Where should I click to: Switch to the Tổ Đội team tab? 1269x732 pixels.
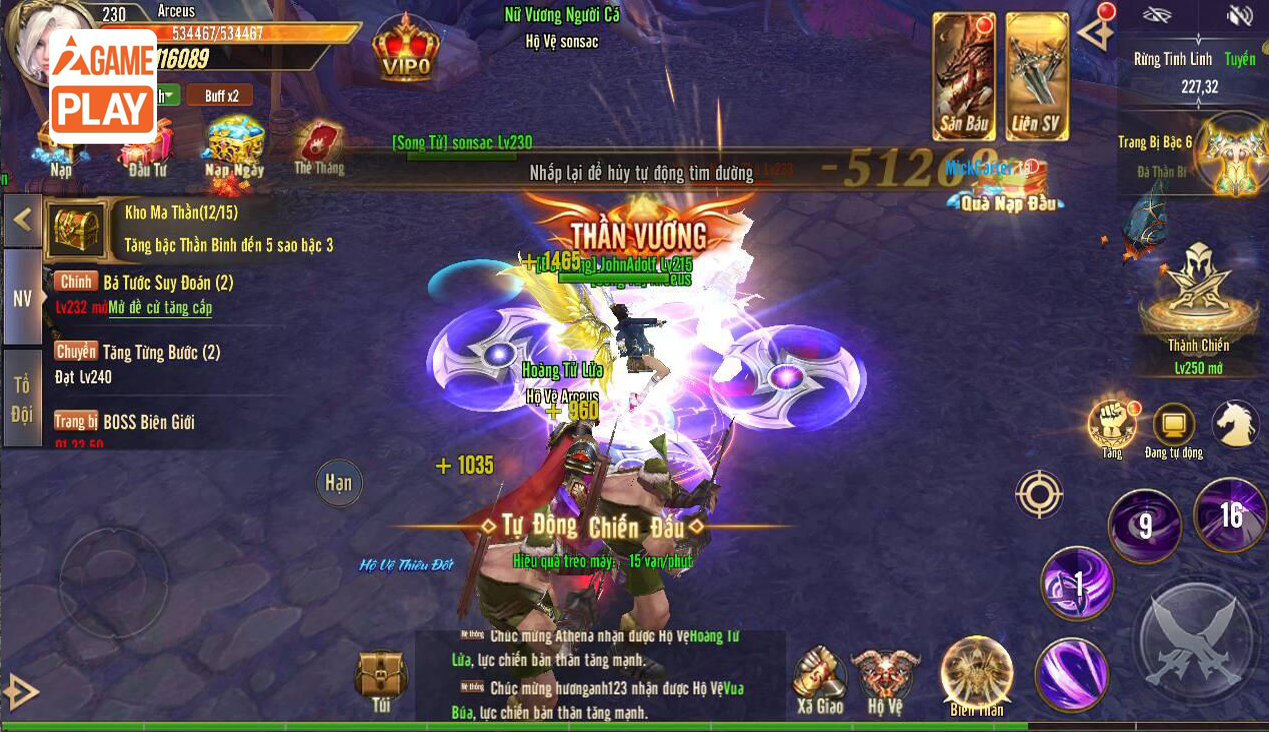point(22,398)
